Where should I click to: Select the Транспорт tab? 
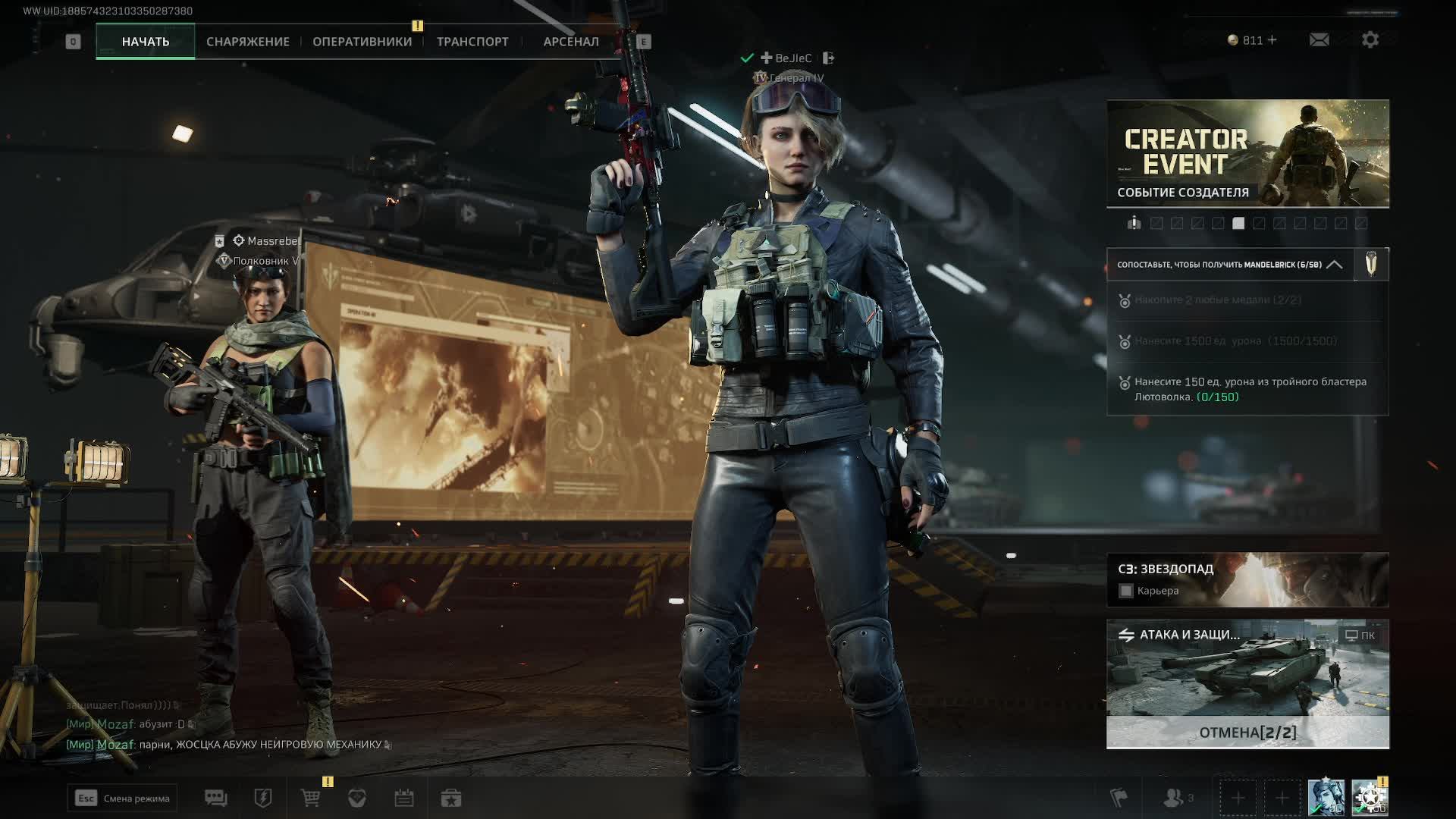472,42
